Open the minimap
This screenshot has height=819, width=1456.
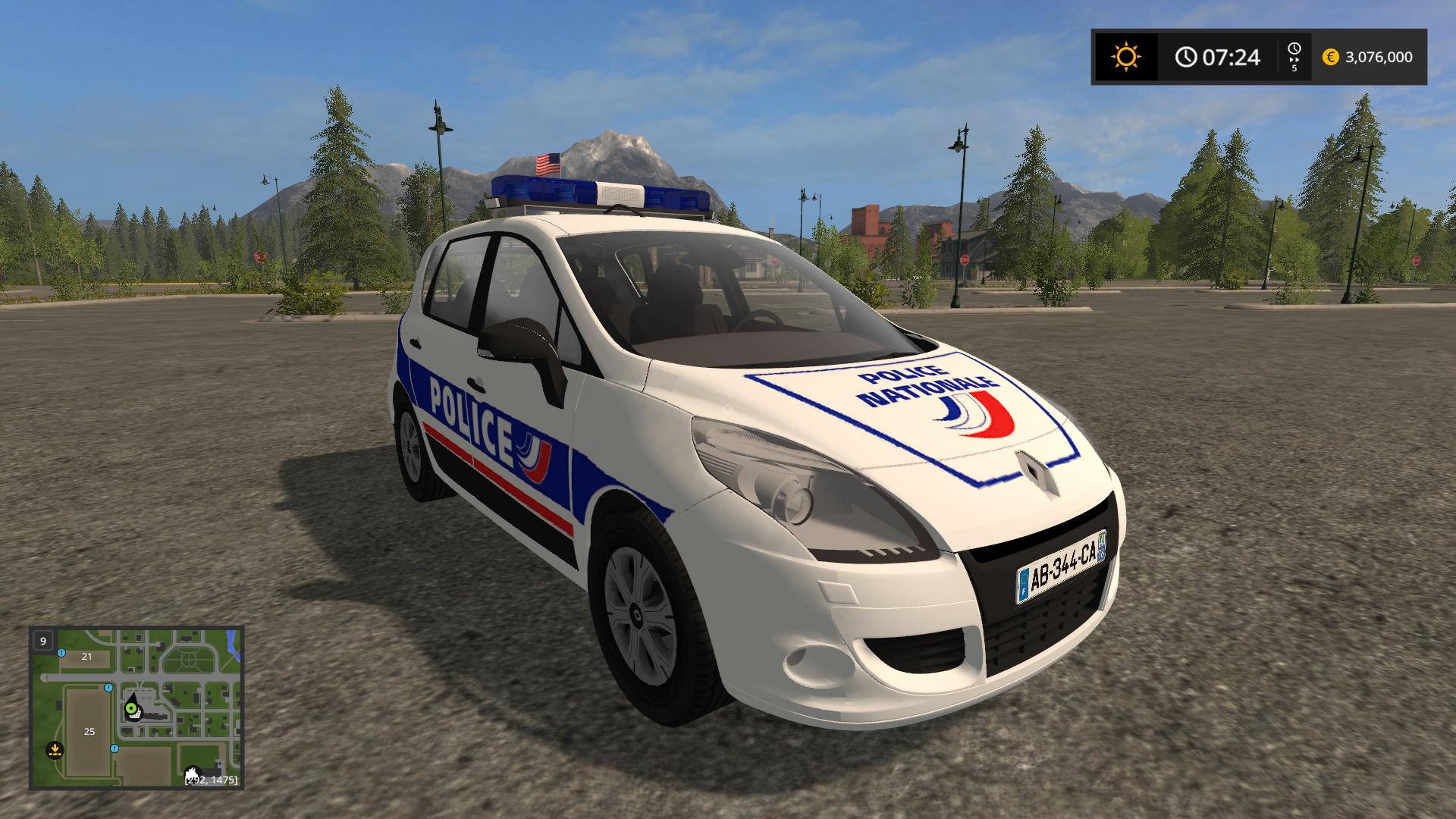click(x=136, y=707)
